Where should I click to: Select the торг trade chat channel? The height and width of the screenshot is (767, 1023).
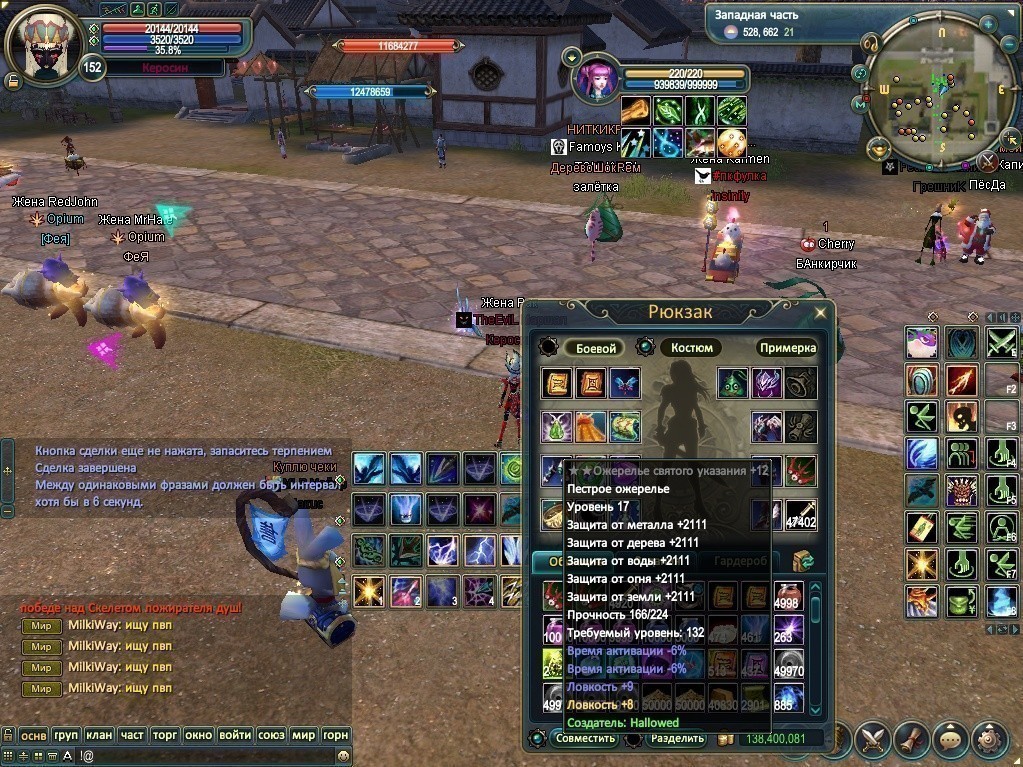(x=165, y=734)
